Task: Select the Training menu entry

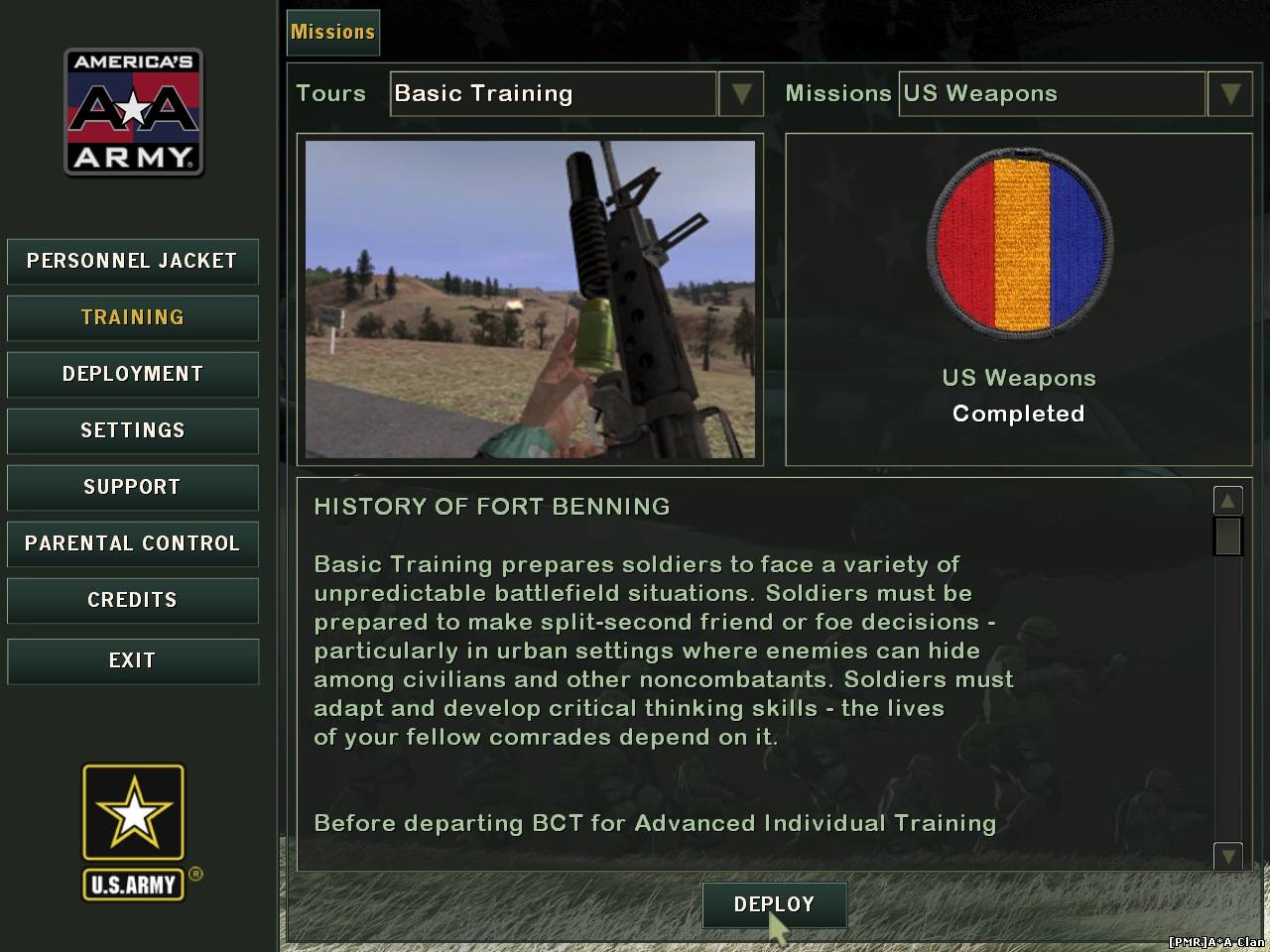Action: click(x=132, y=318)
